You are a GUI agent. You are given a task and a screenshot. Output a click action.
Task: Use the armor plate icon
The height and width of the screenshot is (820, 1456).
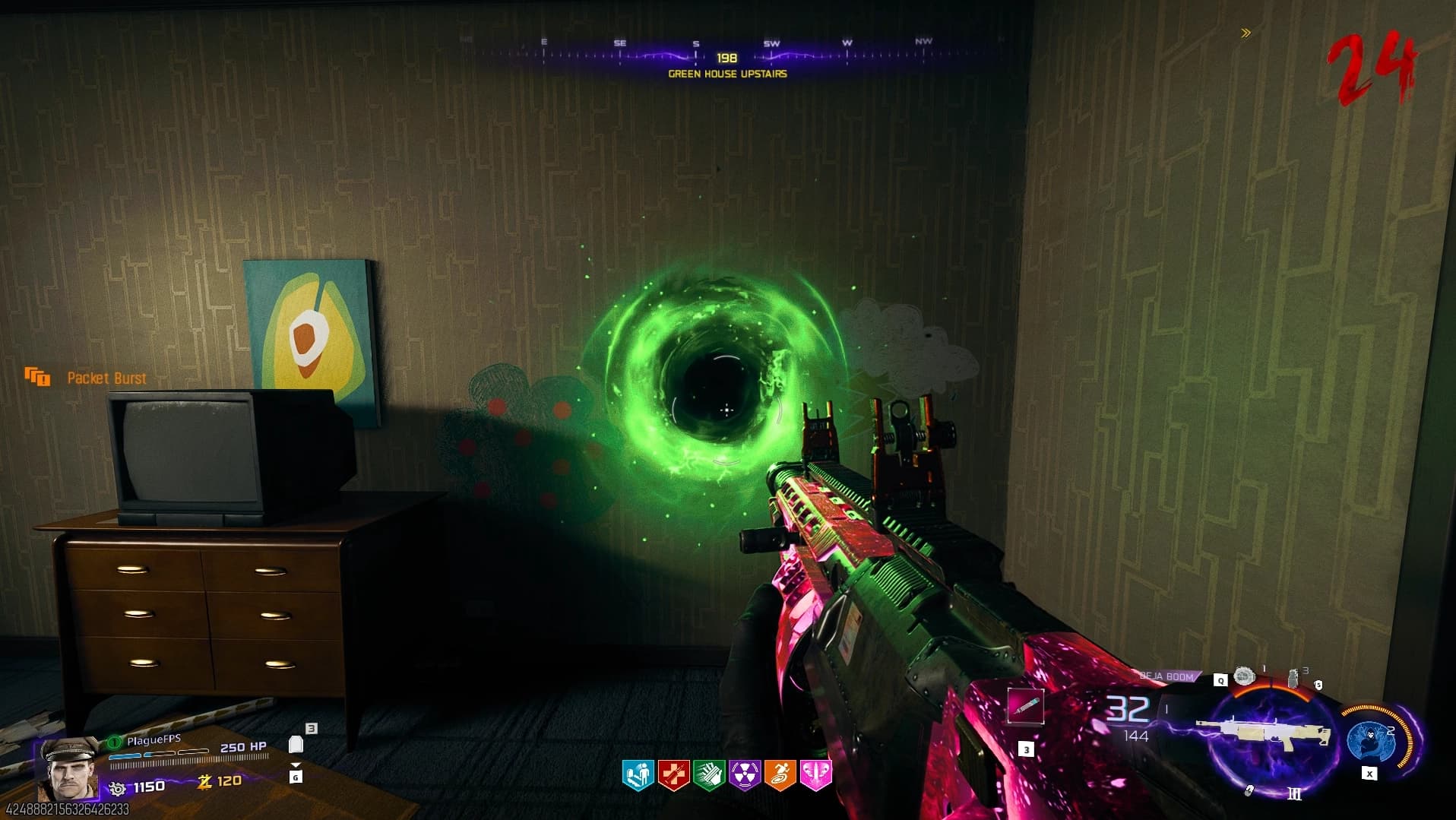[296, 745]
